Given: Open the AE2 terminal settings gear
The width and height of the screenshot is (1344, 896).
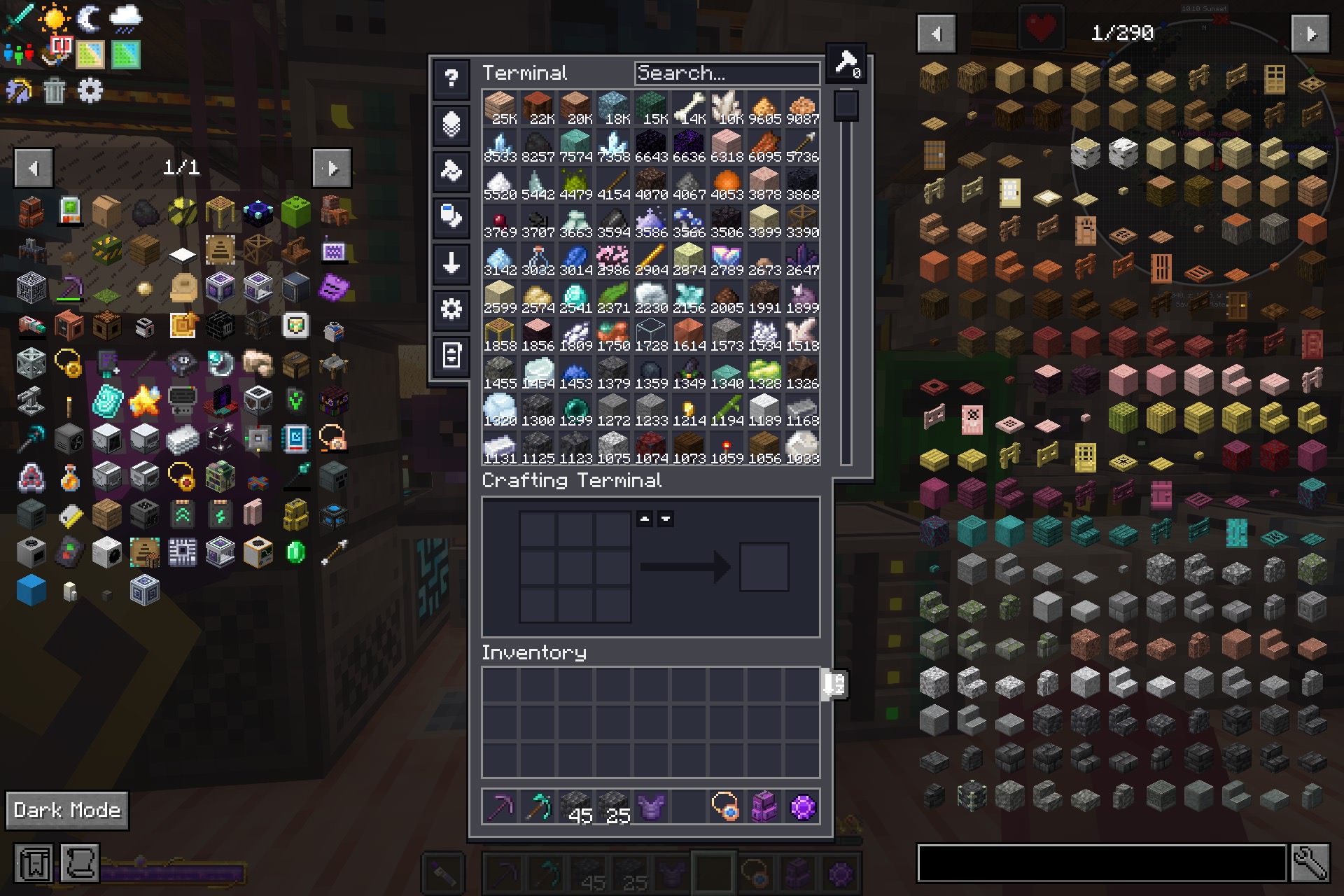Looking at the screenshot, I should coord(450,309).
